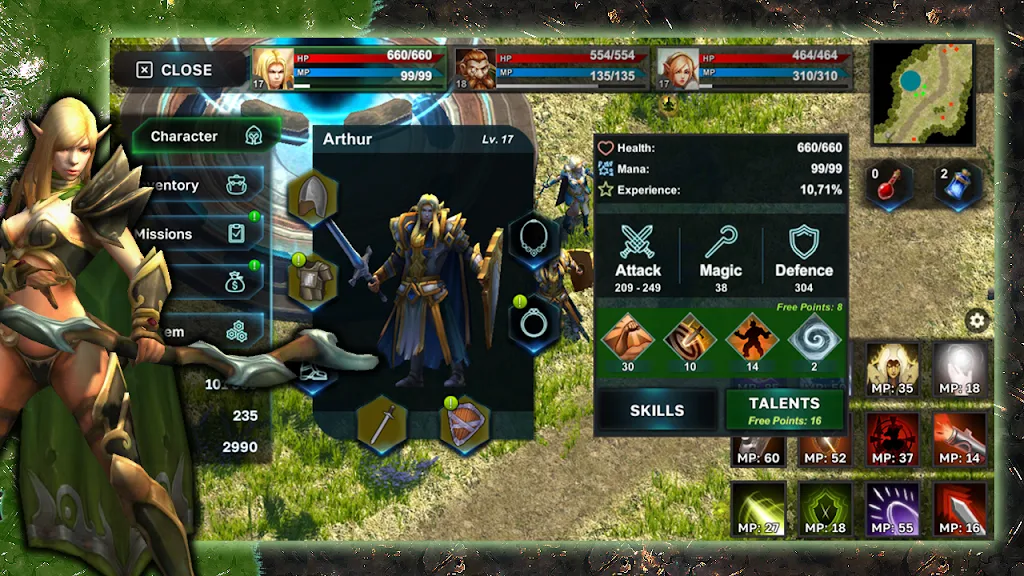The height and width of the screenshot is (576, 1024).
Task: Use the blue mana potion
Action: (957, 187)
